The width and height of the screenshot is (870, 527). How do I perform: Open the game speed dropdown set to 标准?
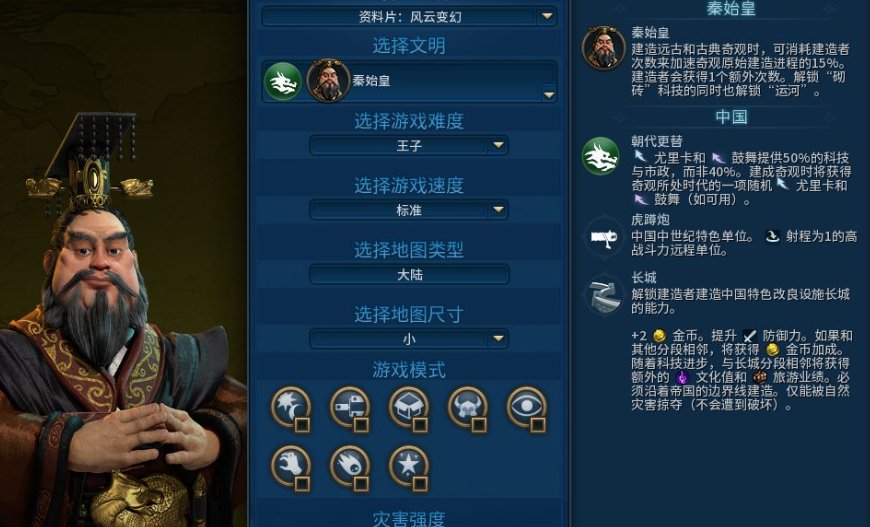[409, 210]
